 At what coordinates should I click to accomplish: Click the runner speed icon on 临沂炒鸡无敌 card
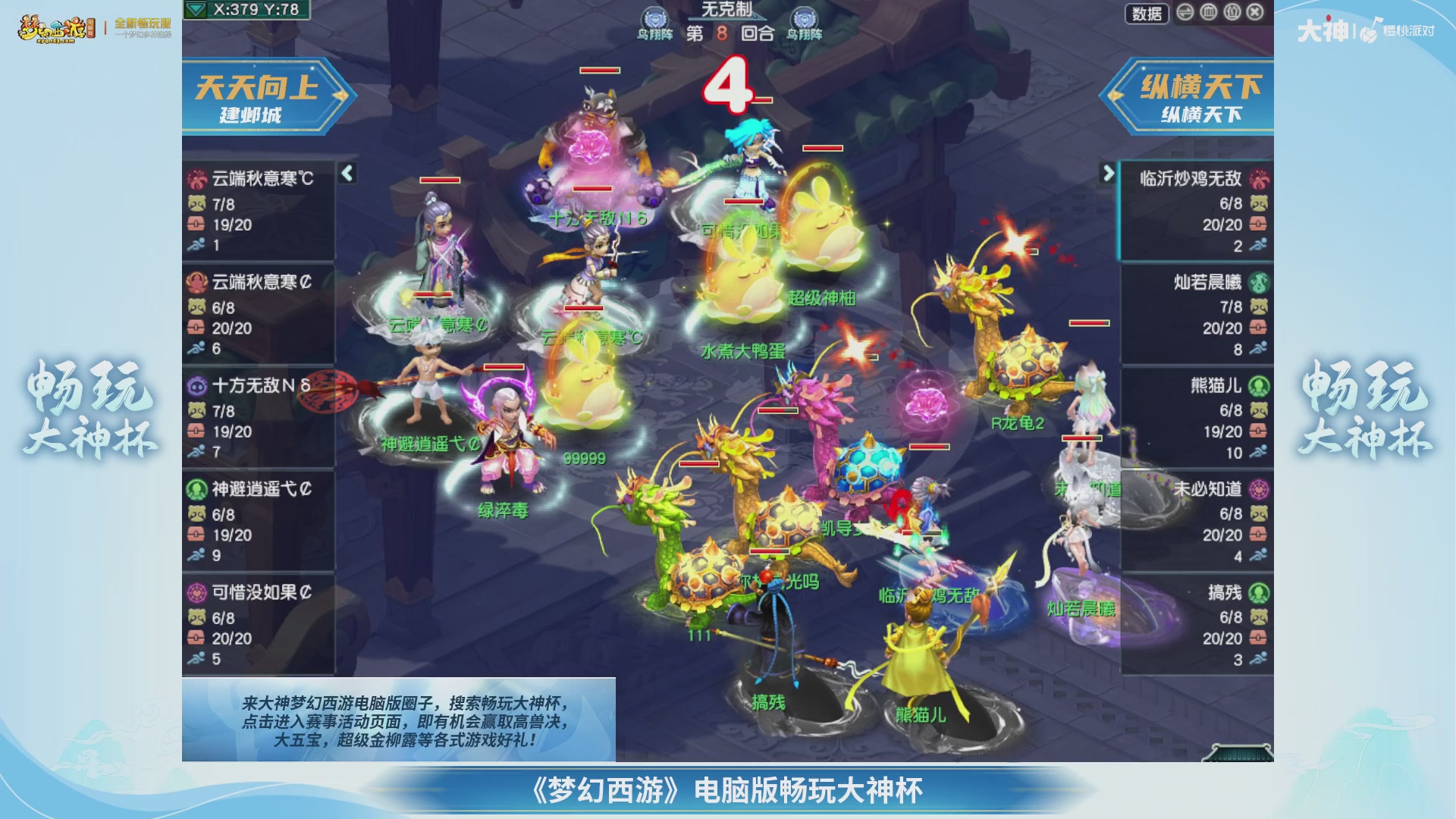click(x=1257, y=244)
